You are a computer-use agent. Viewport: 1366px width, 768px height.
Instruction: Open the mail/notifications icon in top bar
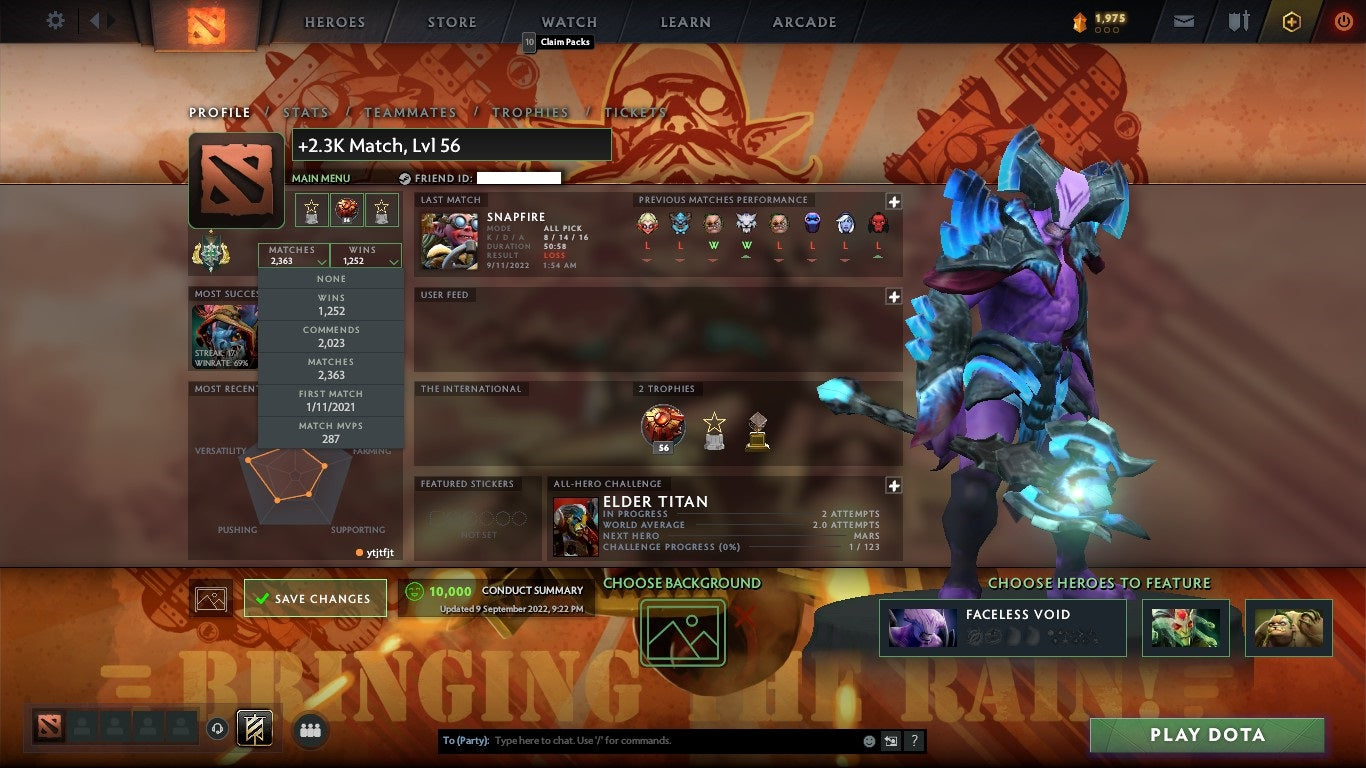pyautogui.click(x=1184, y=21)
